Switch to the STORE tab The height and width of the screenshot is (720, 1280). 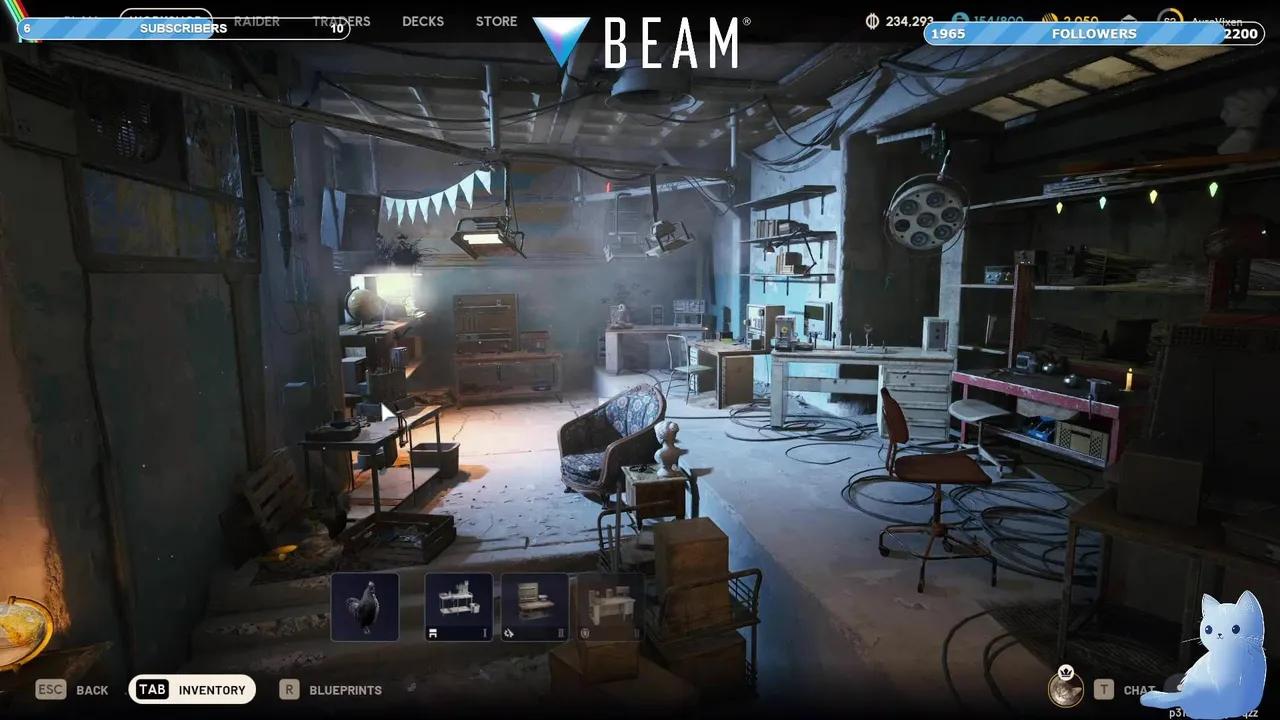tap(496, 21)
